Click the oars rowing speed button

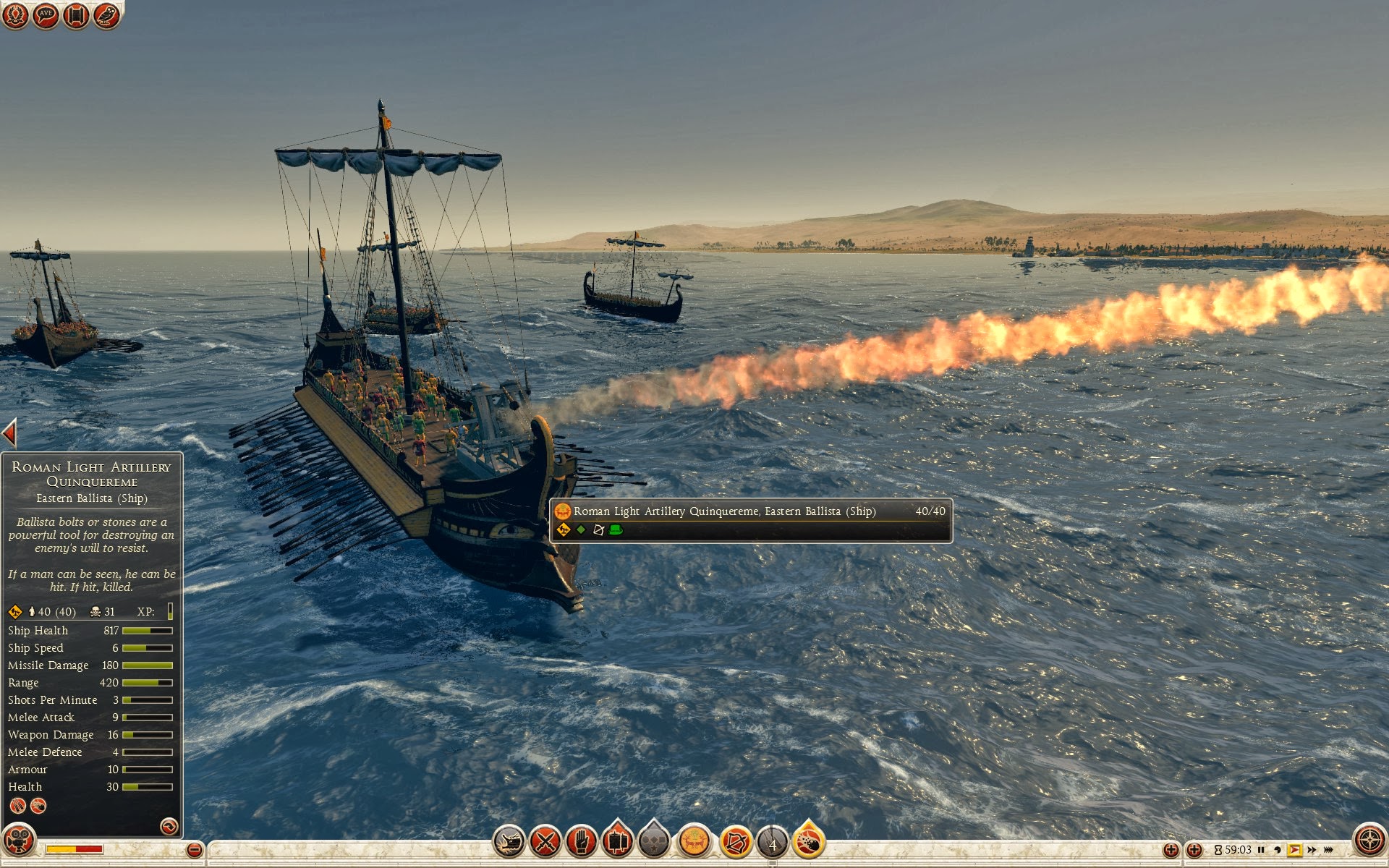coord(772,843)
